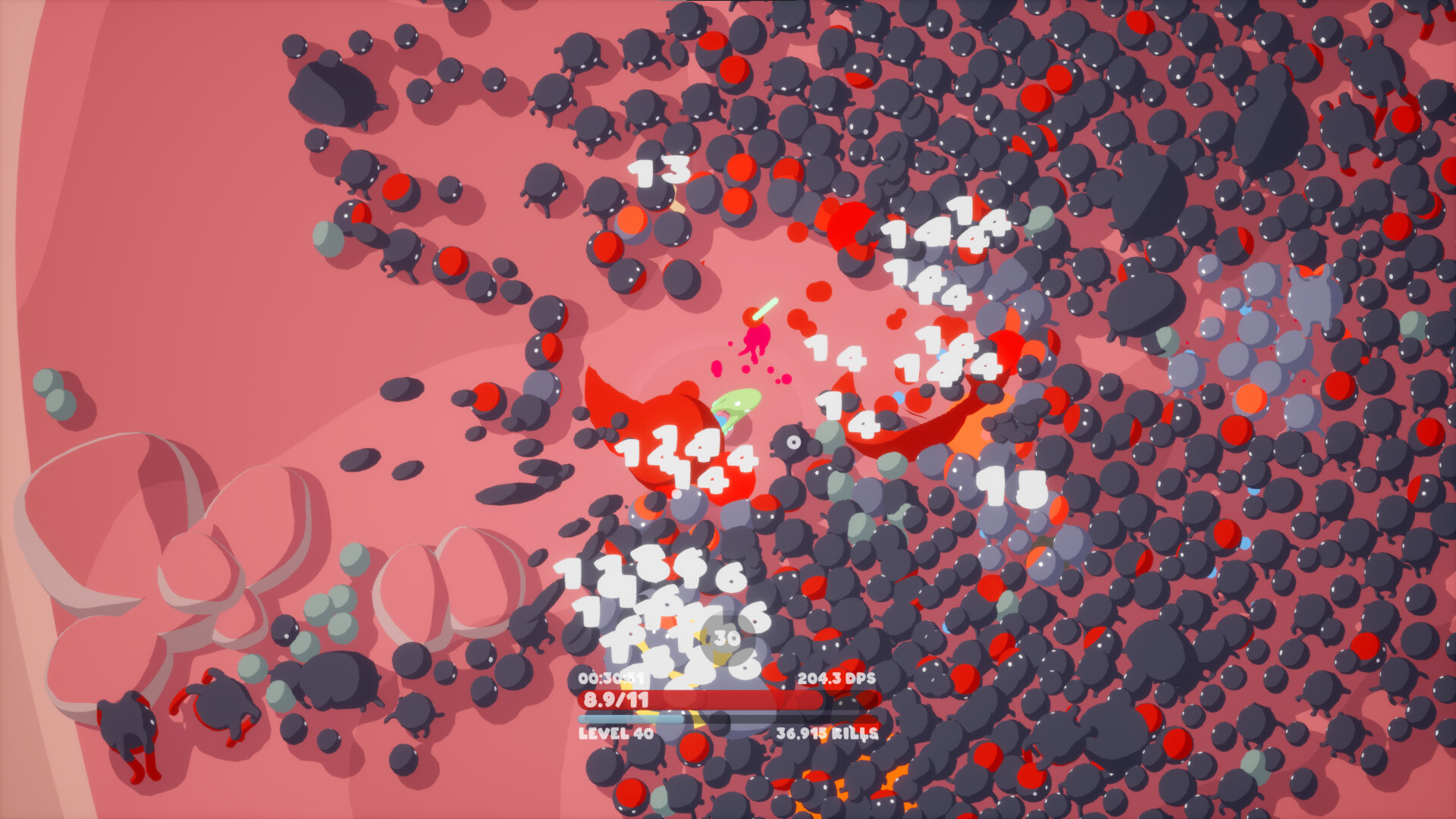This screenshot has width=1456, height=819.
Task: Click the 204.3 DPS readout
Action: pyautogui.click(x=837, y=679)
